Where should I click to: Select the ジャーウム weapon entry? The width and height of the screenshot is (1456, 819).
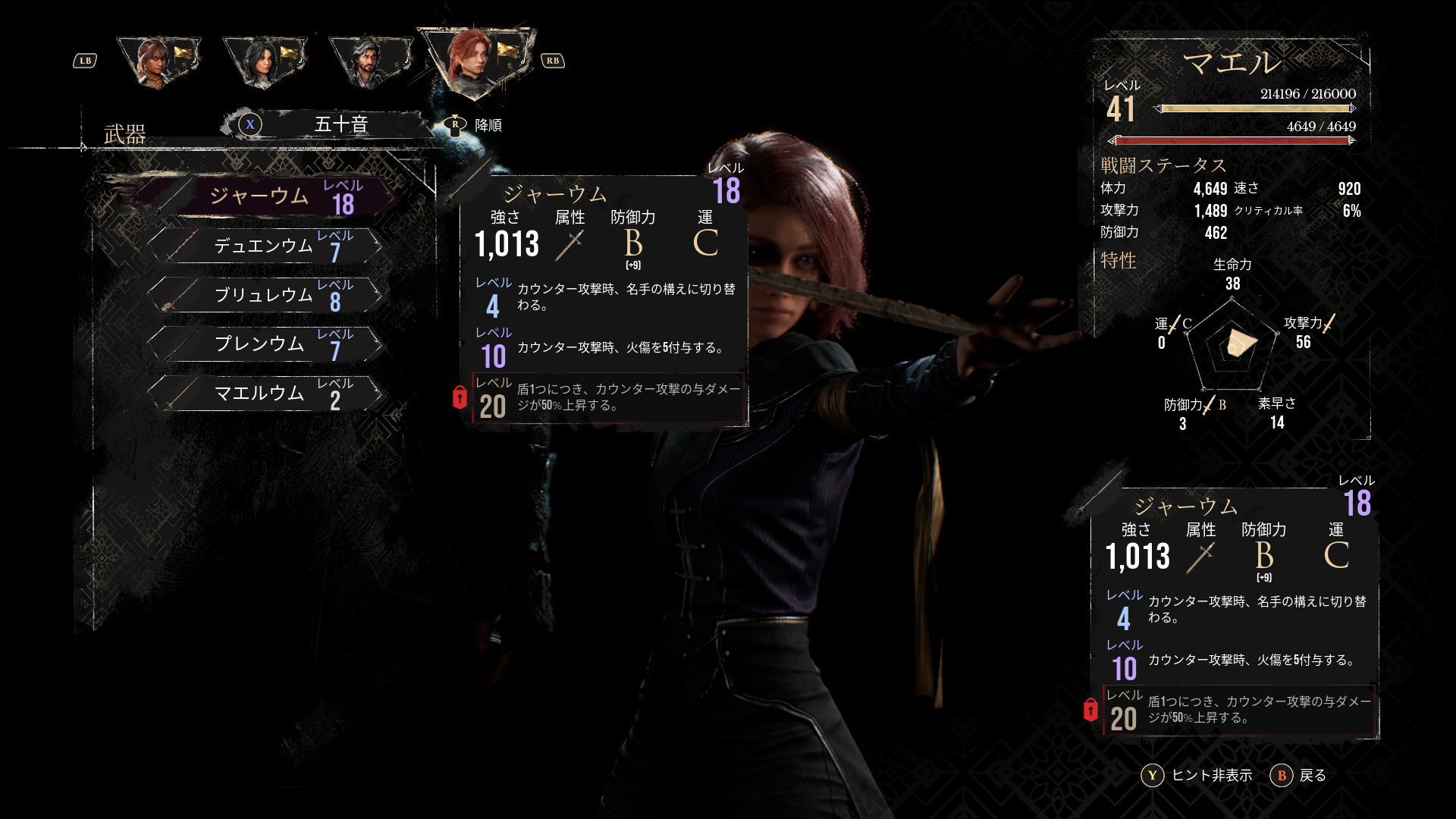tap(265, 197)
